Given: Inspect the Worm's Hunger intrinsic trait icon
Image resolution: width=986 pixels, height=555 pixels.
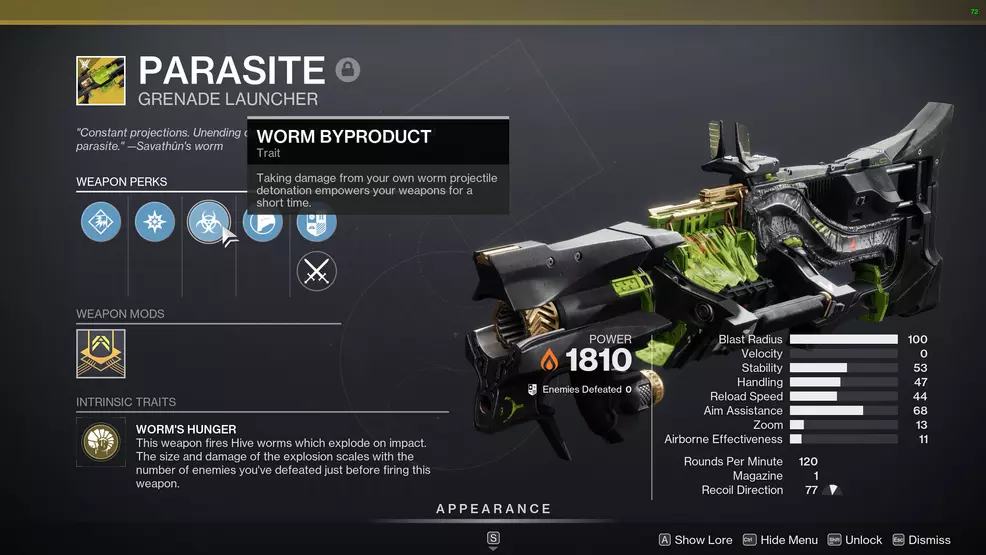Looking at the screenshot, I should click(101, 442).
